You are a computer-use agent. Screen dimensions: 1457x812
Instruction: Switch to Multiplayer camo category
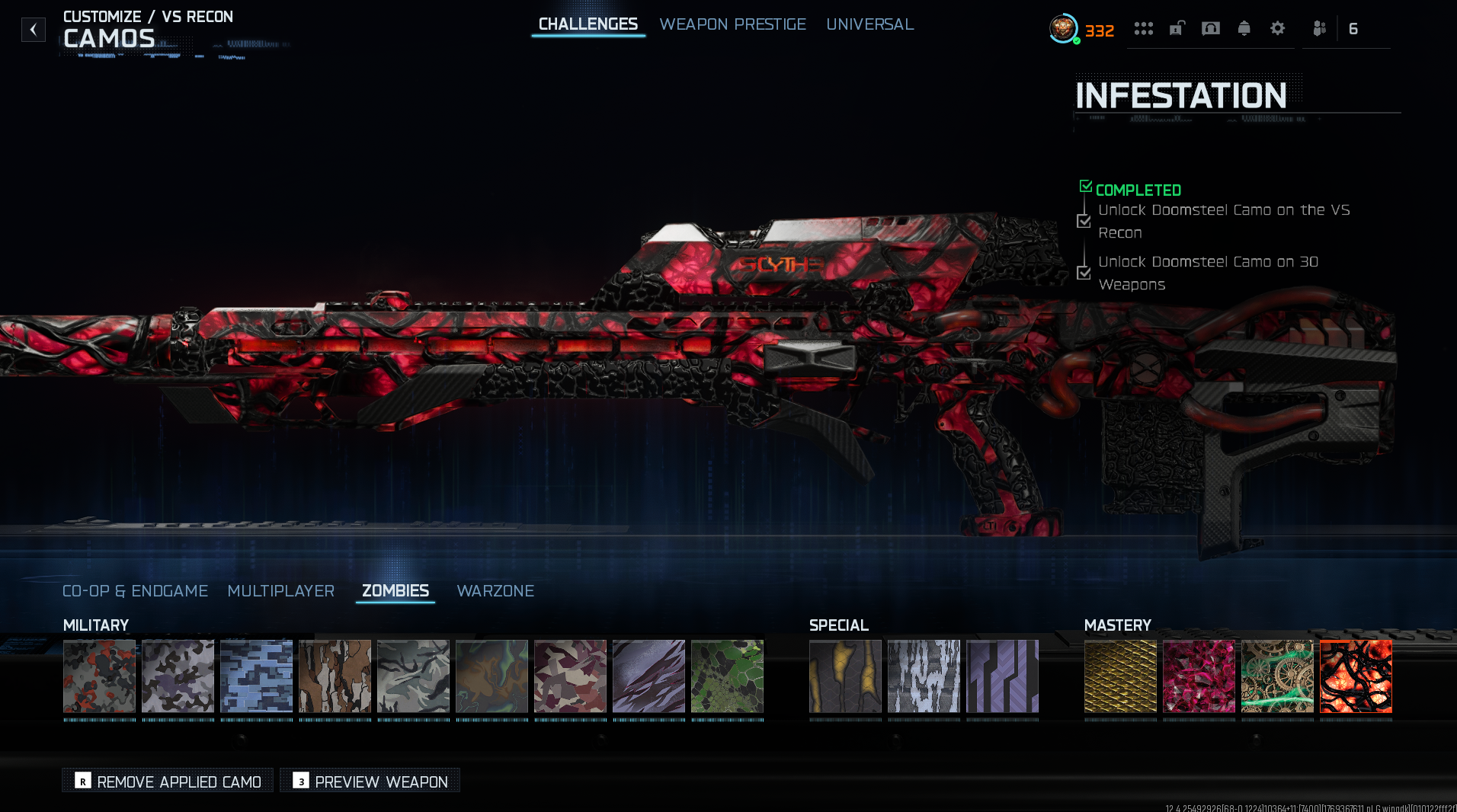280,591
